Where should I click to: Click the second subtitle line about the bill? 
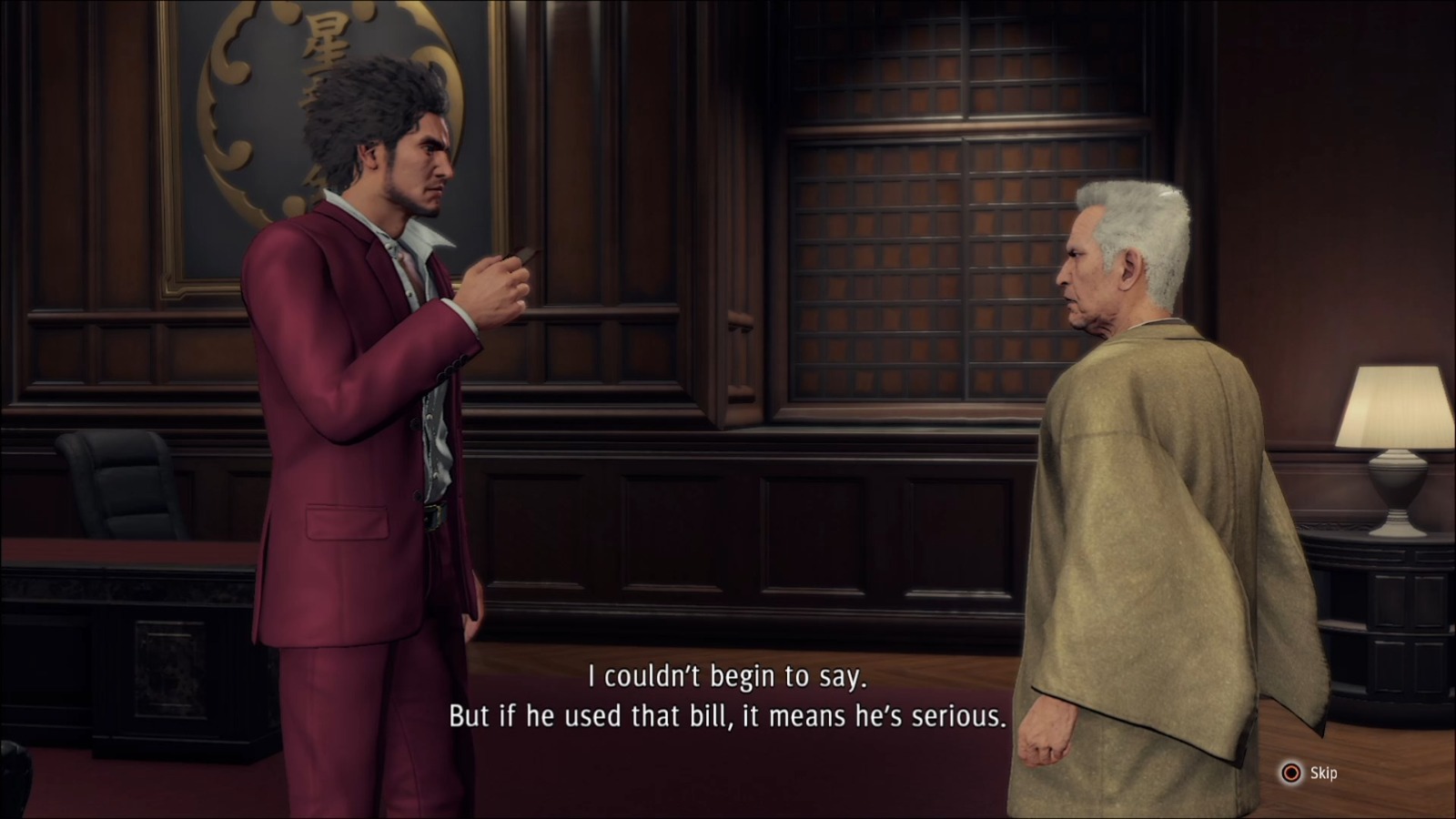click(x=728, y=717)
